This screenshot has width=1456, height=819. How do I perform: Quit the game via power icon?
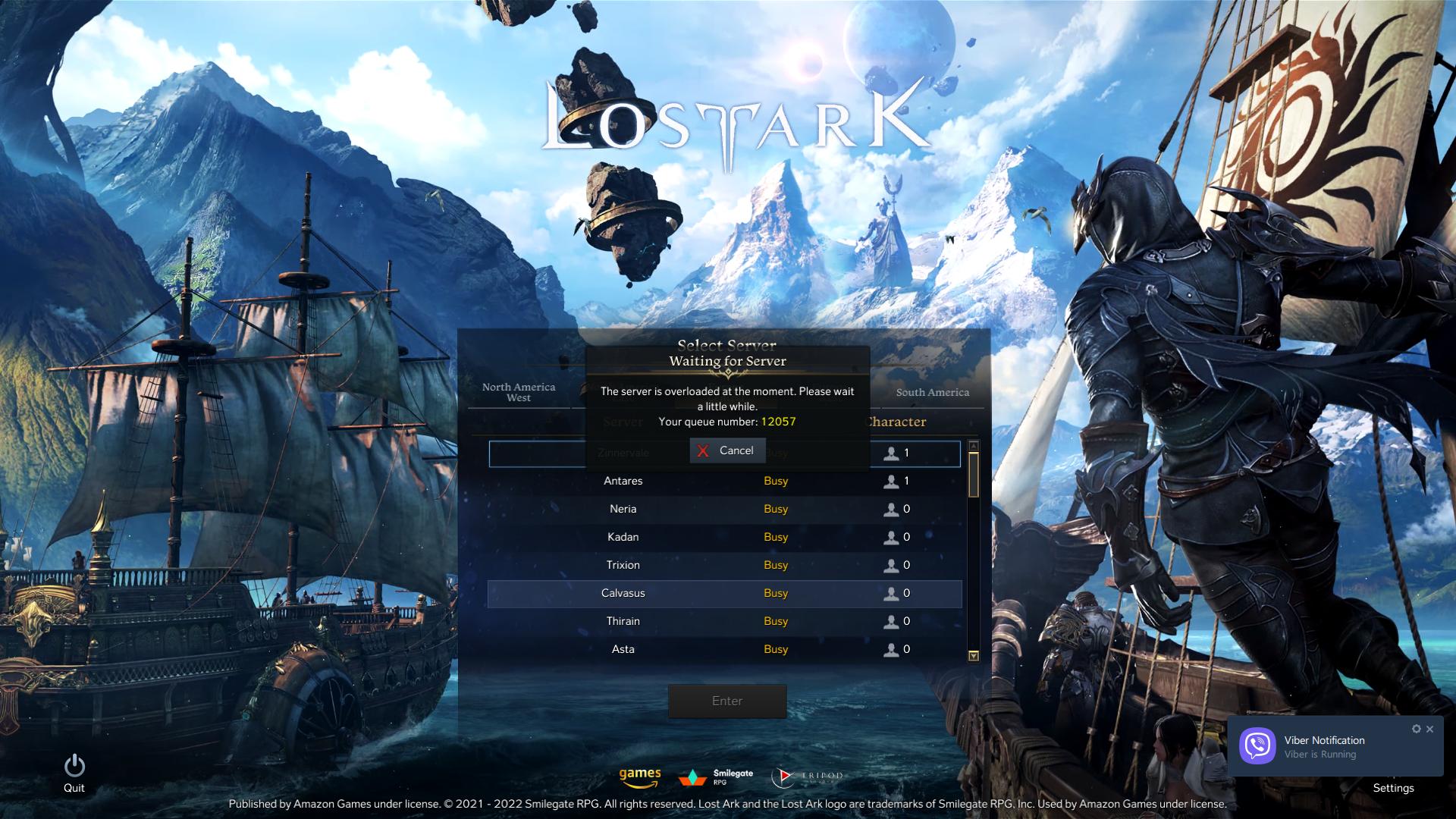click(x=74, y=767)
